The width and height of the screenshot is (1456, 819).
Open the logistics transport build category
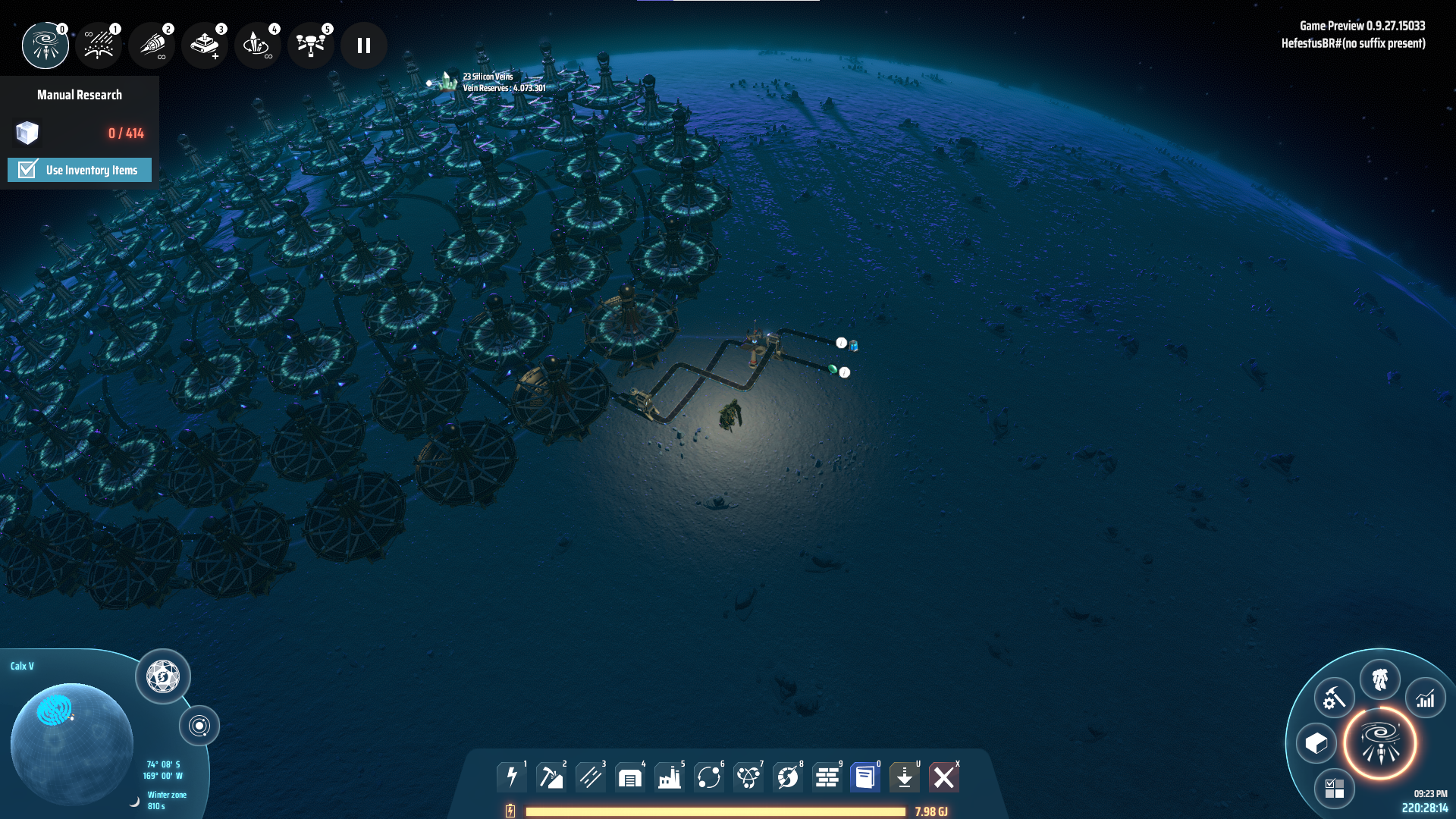[x=709, y=777]
